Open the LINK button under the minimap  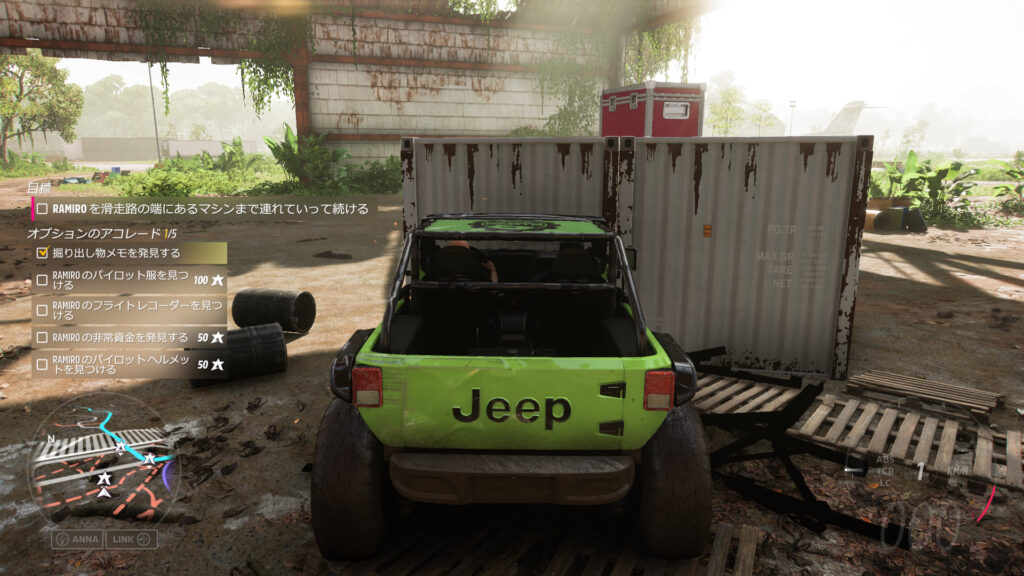(x=132, y=538)
